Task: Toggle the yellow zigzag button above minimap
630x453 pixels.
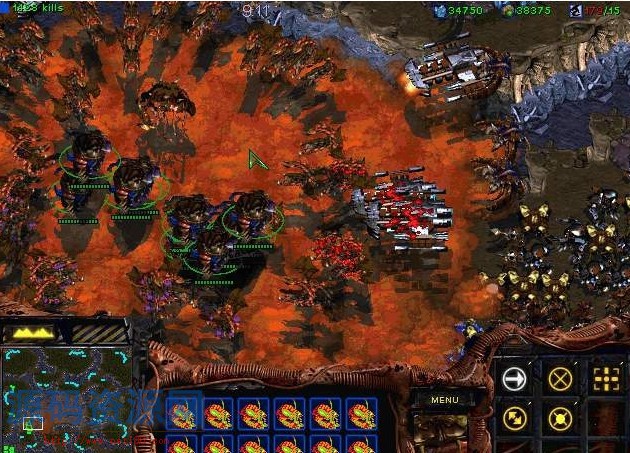Action: [x=33, y=332]
